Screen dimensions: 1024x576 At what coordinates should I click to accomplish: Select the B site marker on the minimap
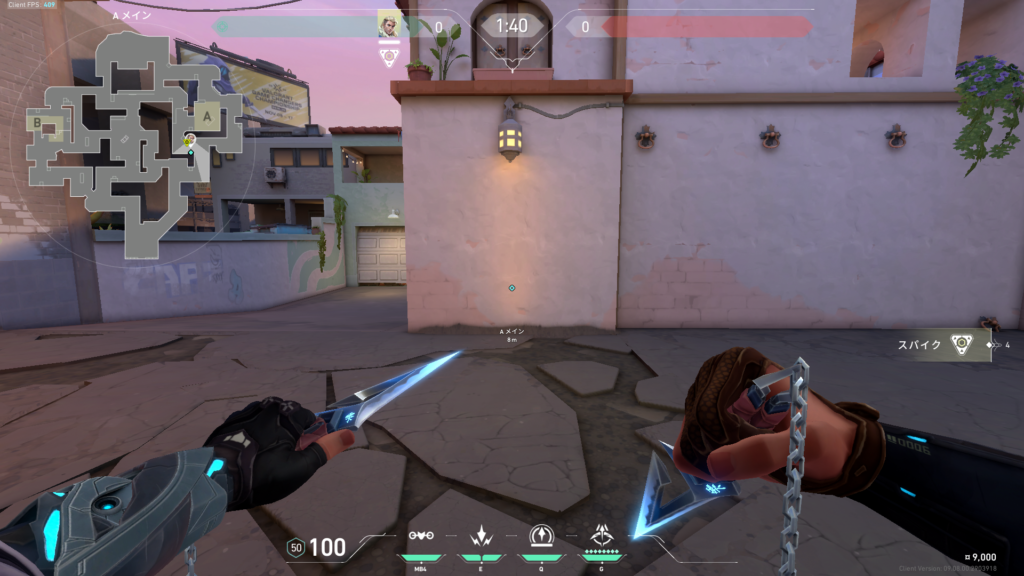[x=37, y=123]
